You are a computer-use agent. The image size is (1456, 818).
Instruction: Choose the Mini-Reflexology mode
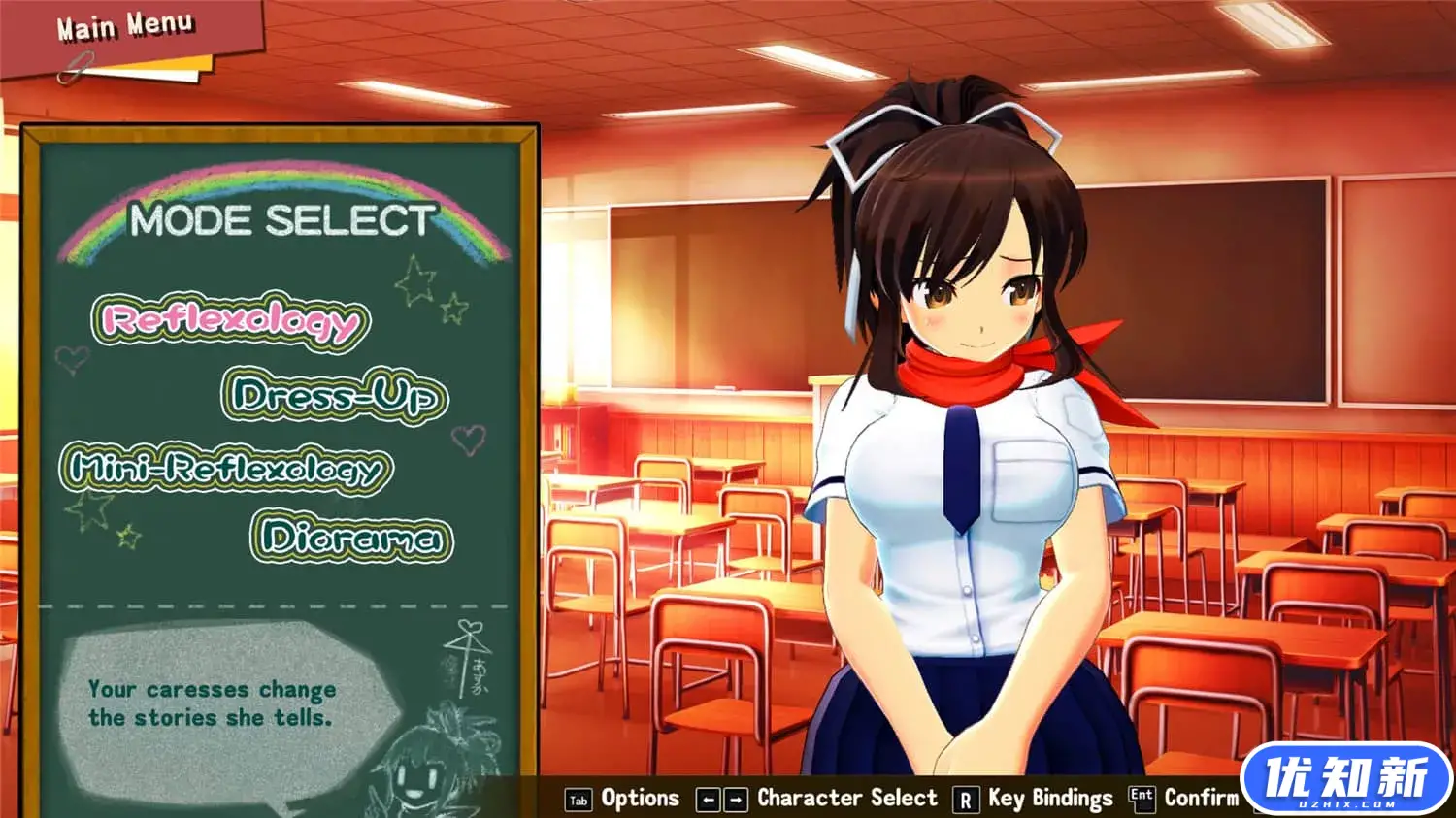[x=228, y=467]
